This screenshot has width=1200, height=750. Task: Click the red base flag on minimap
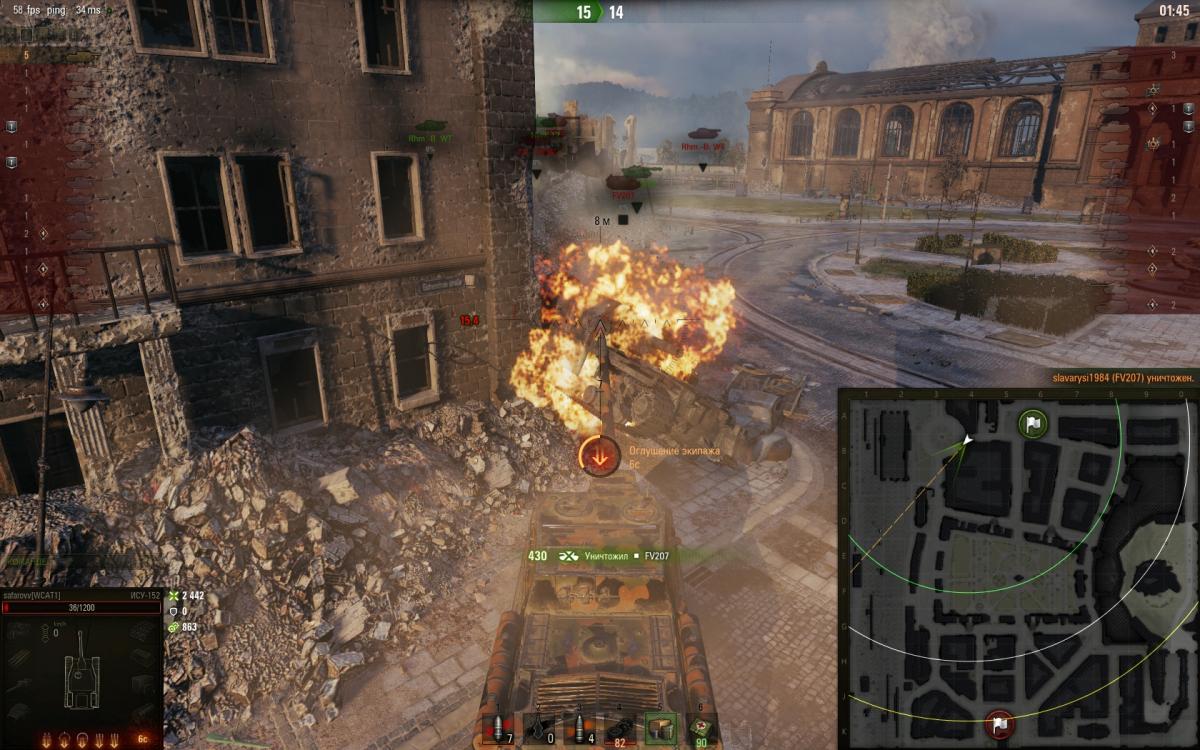[999, 724]
